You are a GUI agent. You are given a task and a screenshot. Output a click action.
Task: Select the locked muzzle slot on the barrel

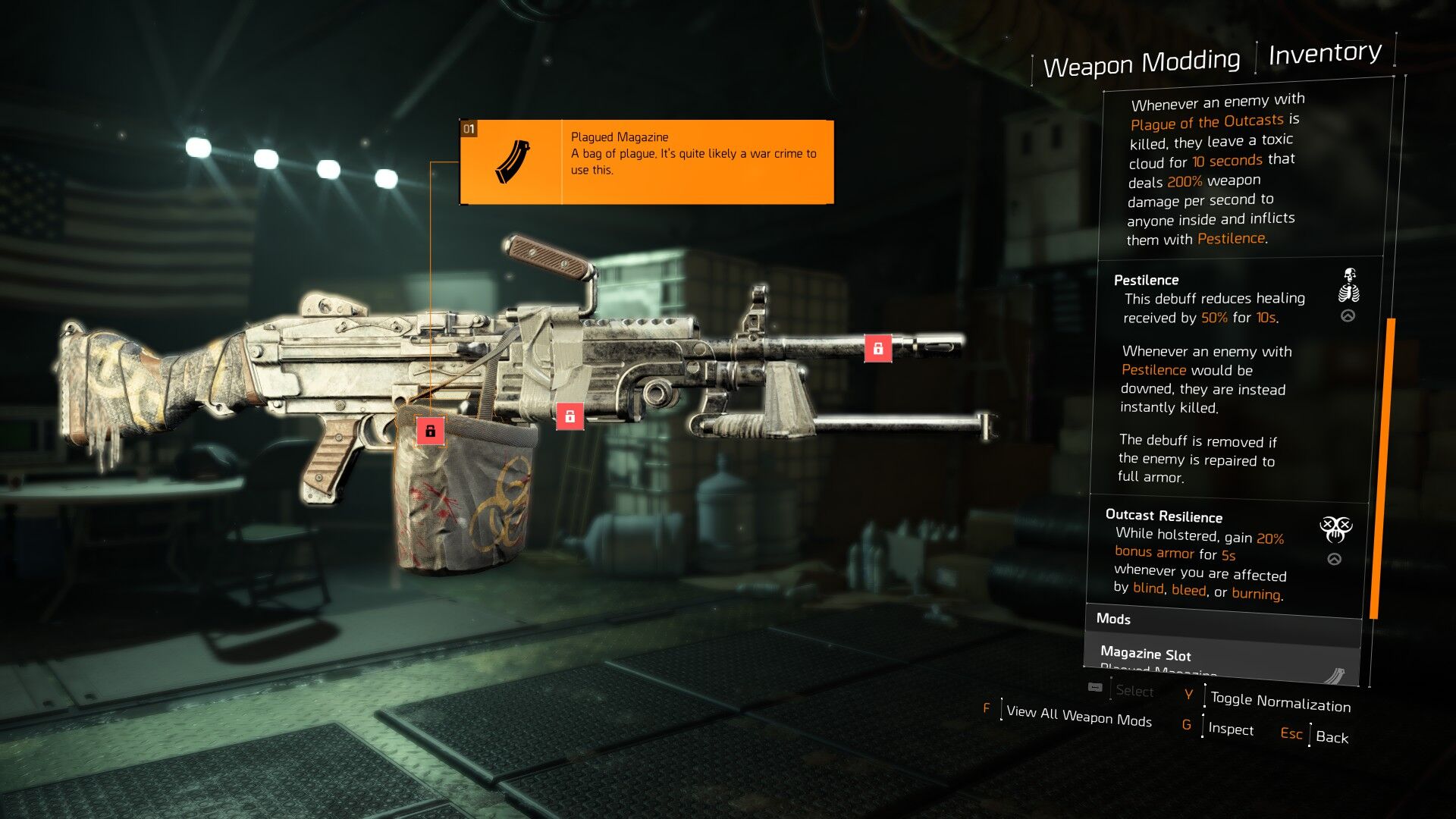pos(877,348)
